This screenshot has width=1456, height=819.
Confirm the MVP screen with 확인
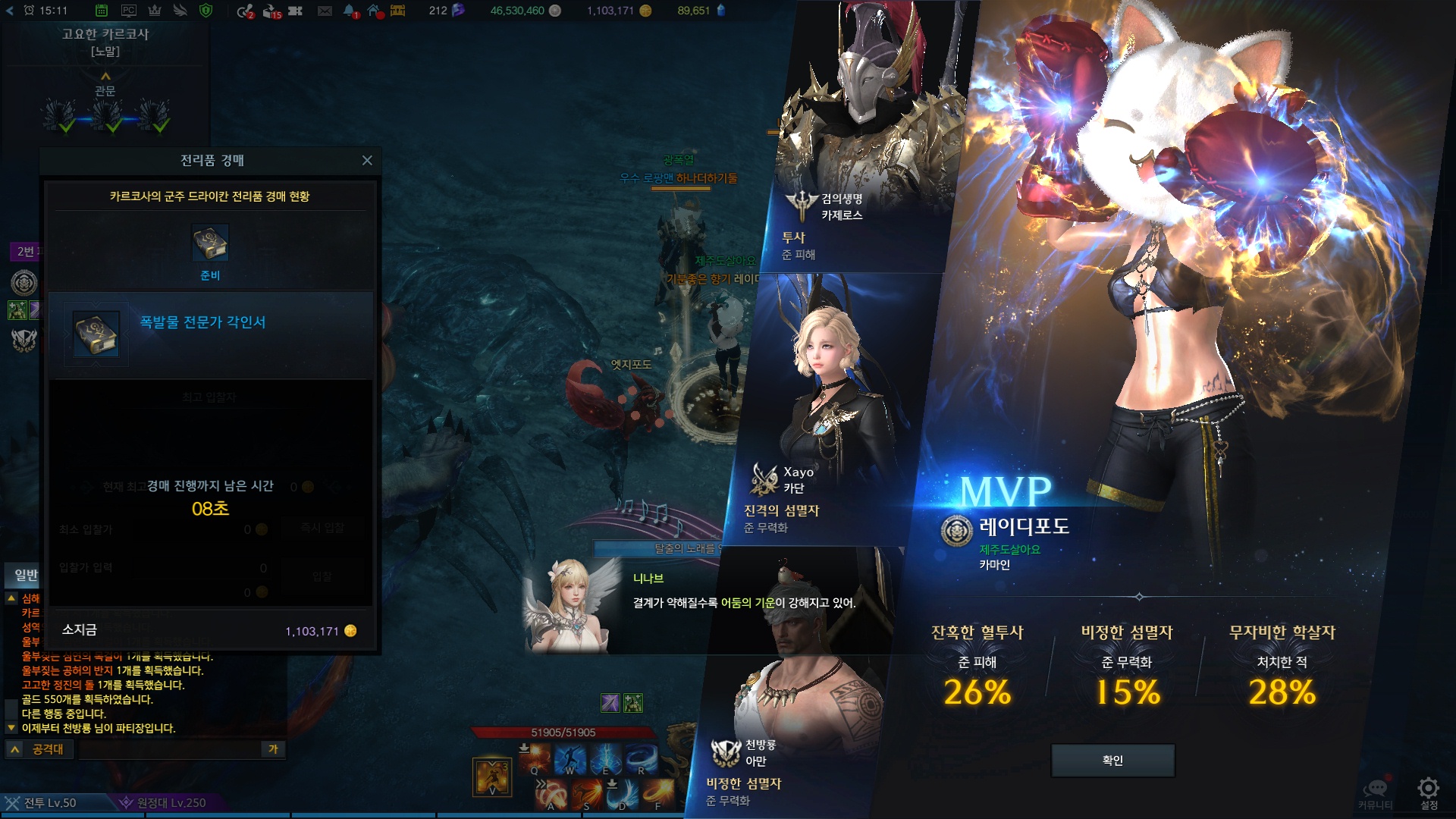1112,760
